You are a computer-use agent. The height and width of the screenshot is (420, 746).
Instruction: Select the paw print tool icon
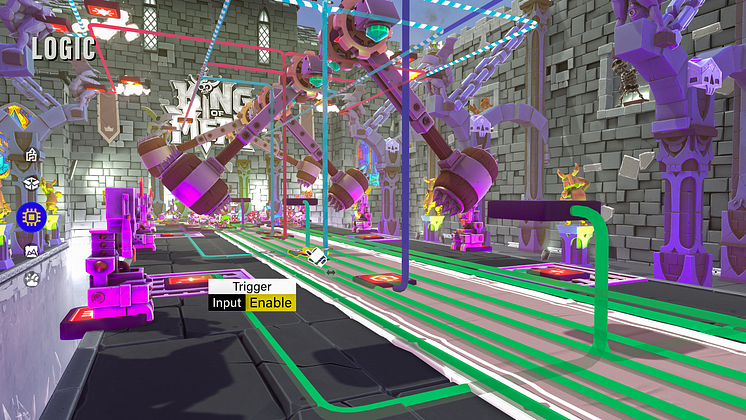tap(31, 279)
